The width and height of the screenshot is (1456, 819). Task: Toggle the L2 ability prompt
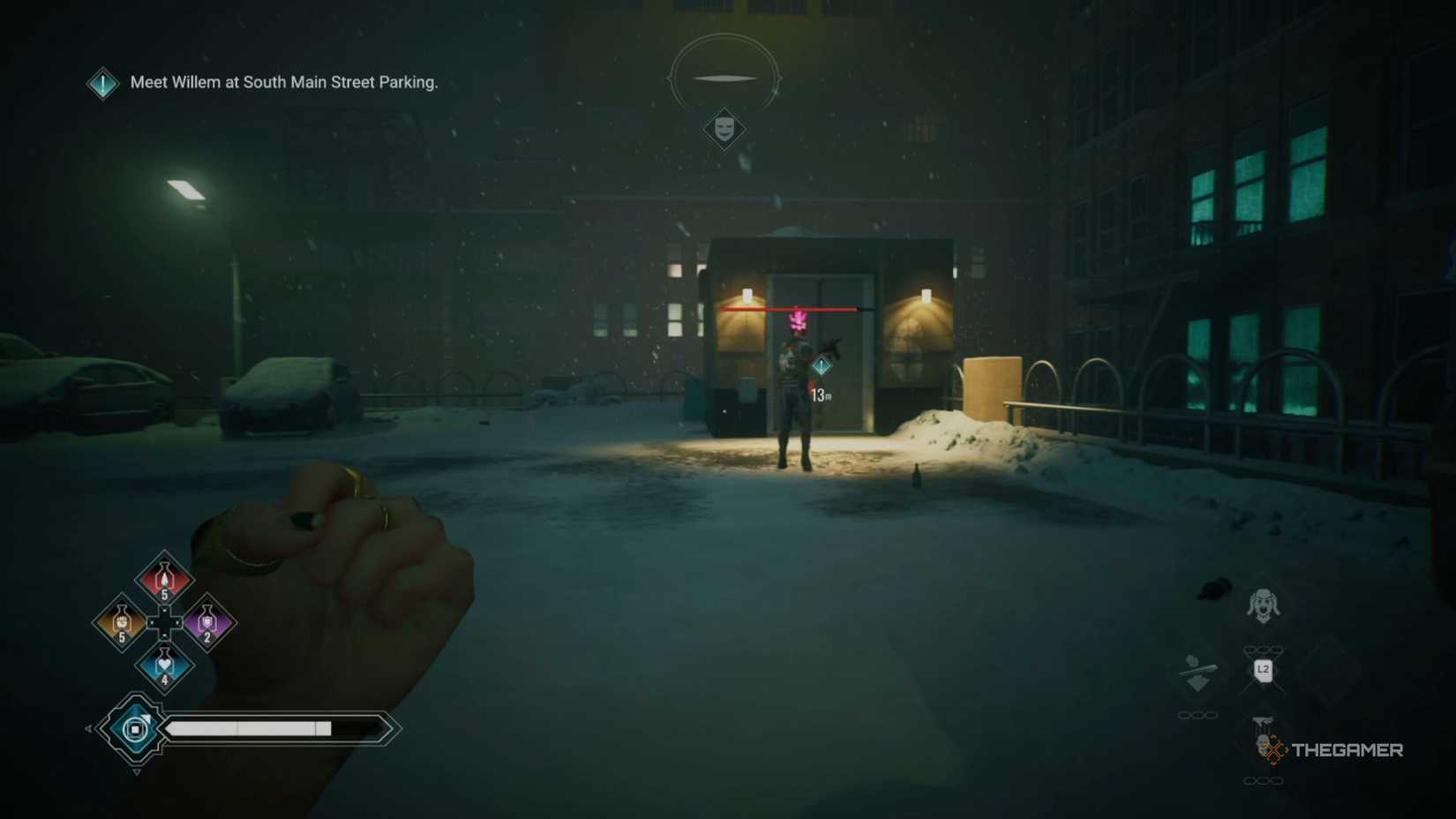[1263, 671]
